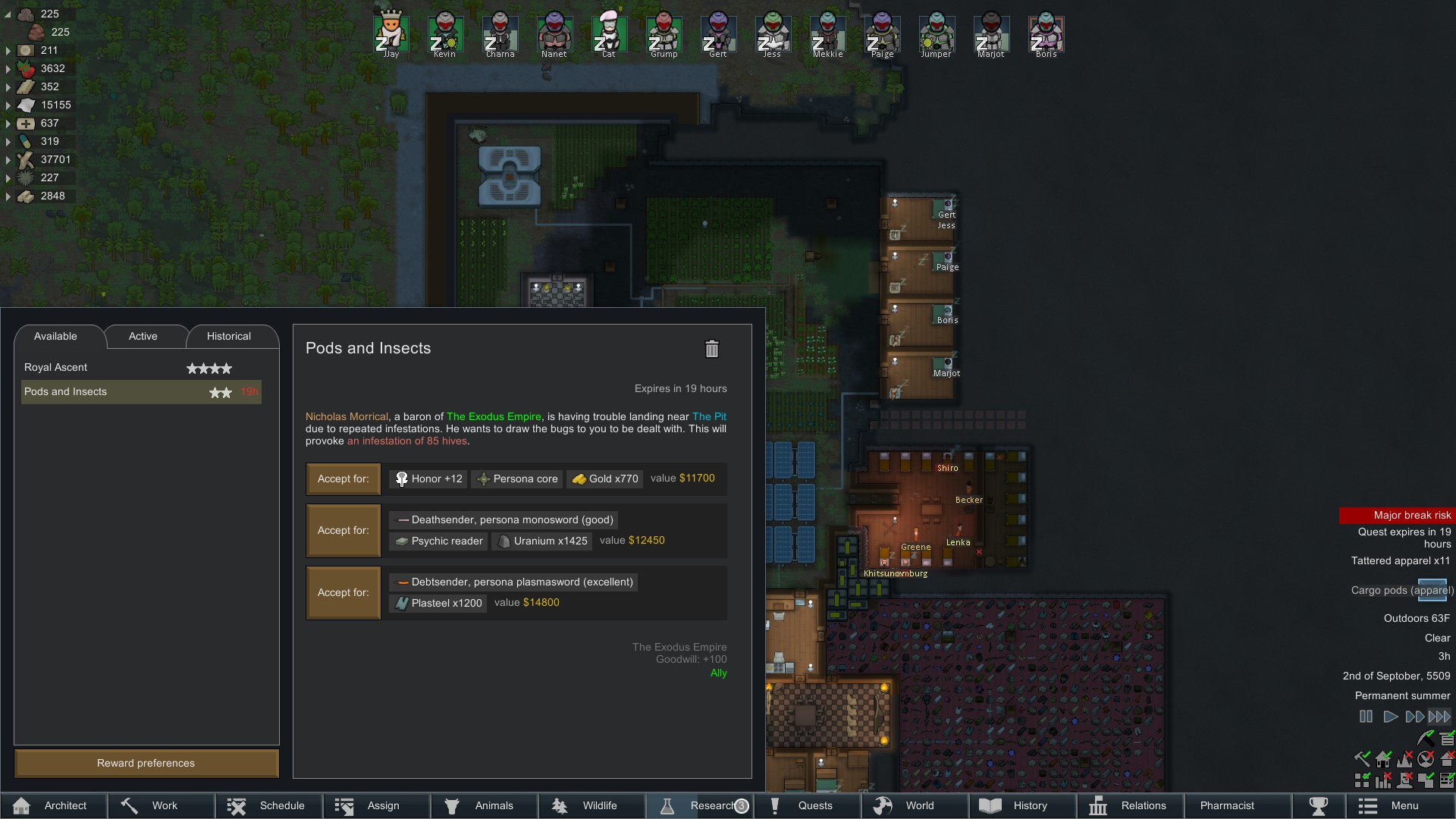Select colonist portrait of Boris
1456x819 pixels.
(1046, 32)
